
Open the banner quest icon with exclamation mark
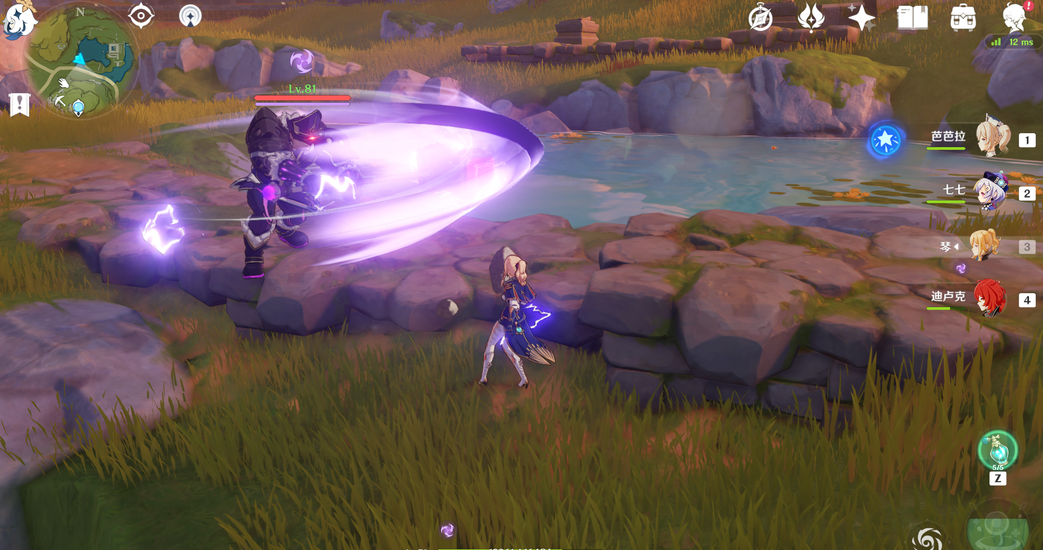tap(19, 104)
